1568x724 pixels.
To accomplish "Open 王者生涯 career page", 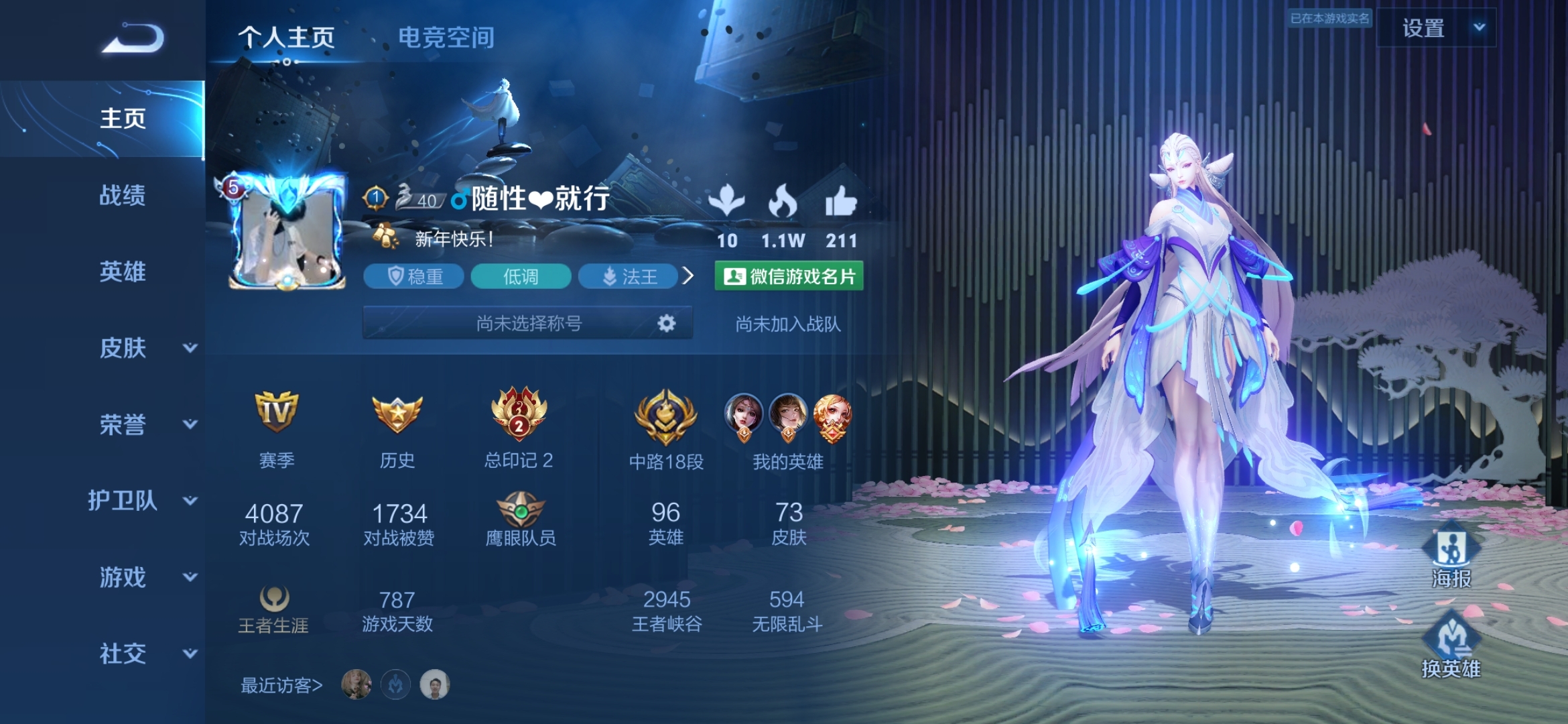I will tap(273, 609).
